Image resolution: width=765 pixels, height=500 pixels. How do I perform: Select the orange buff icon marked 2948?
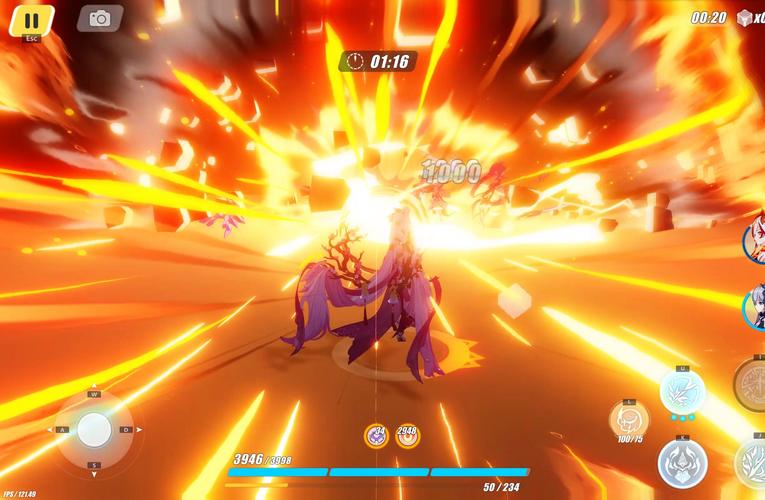click(x=408, y=436)
